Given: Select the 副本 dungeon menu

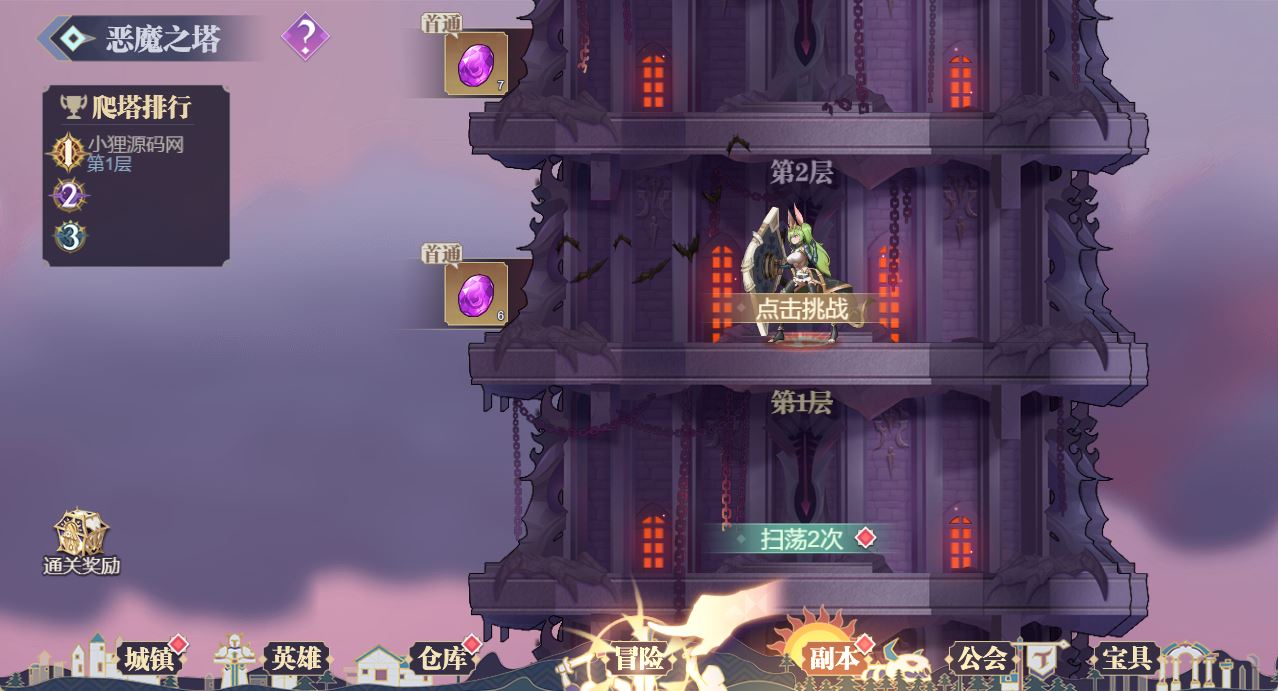Looking at the screenshot, I should pyautogui.click(x=833, y=658).
